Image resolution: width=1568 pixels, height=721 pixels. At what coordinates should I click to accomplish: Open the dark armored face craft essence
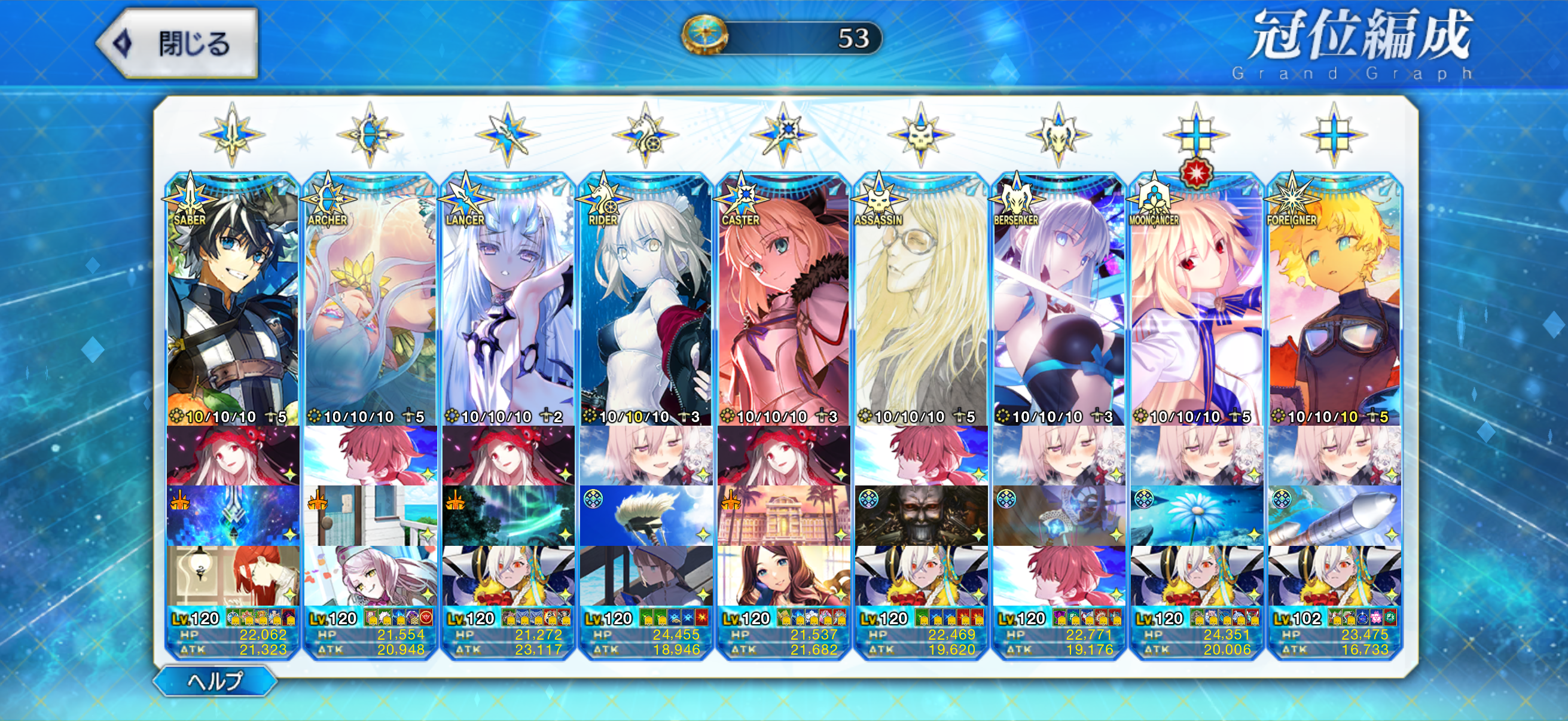(921, 516)
